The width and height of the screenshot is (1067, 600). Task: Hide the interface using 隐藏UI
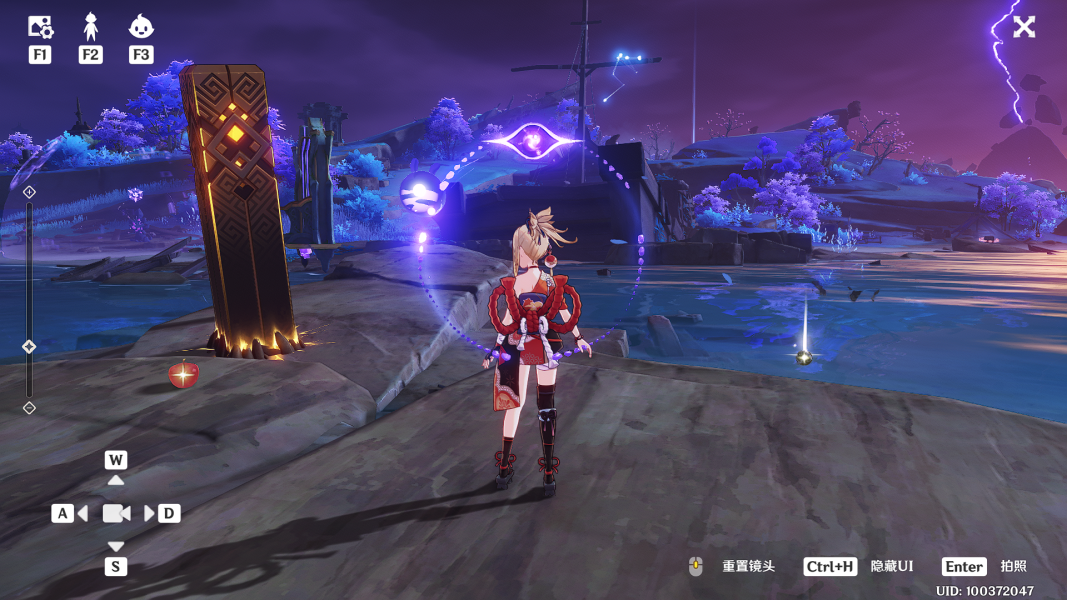[x=891, y=567]
